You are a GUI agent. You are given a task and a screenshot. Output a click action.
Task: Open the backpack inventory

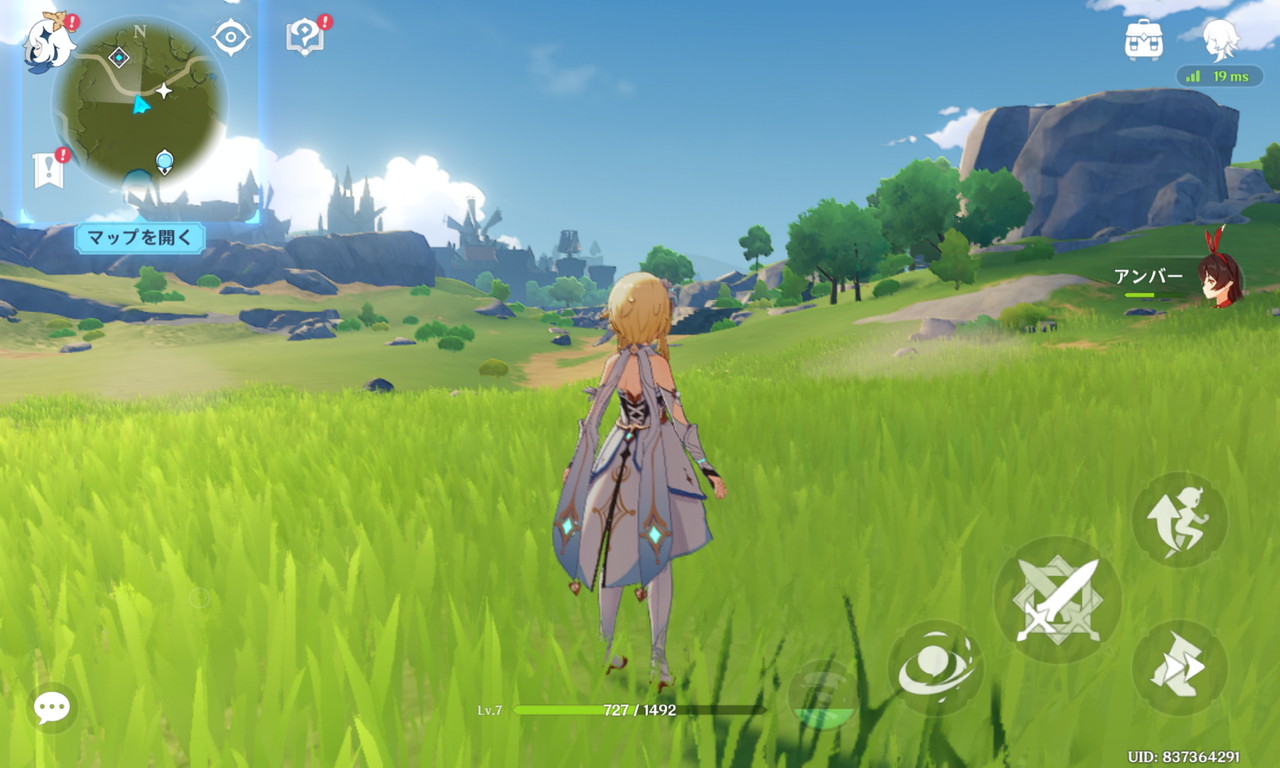[x=1143, y=40]
